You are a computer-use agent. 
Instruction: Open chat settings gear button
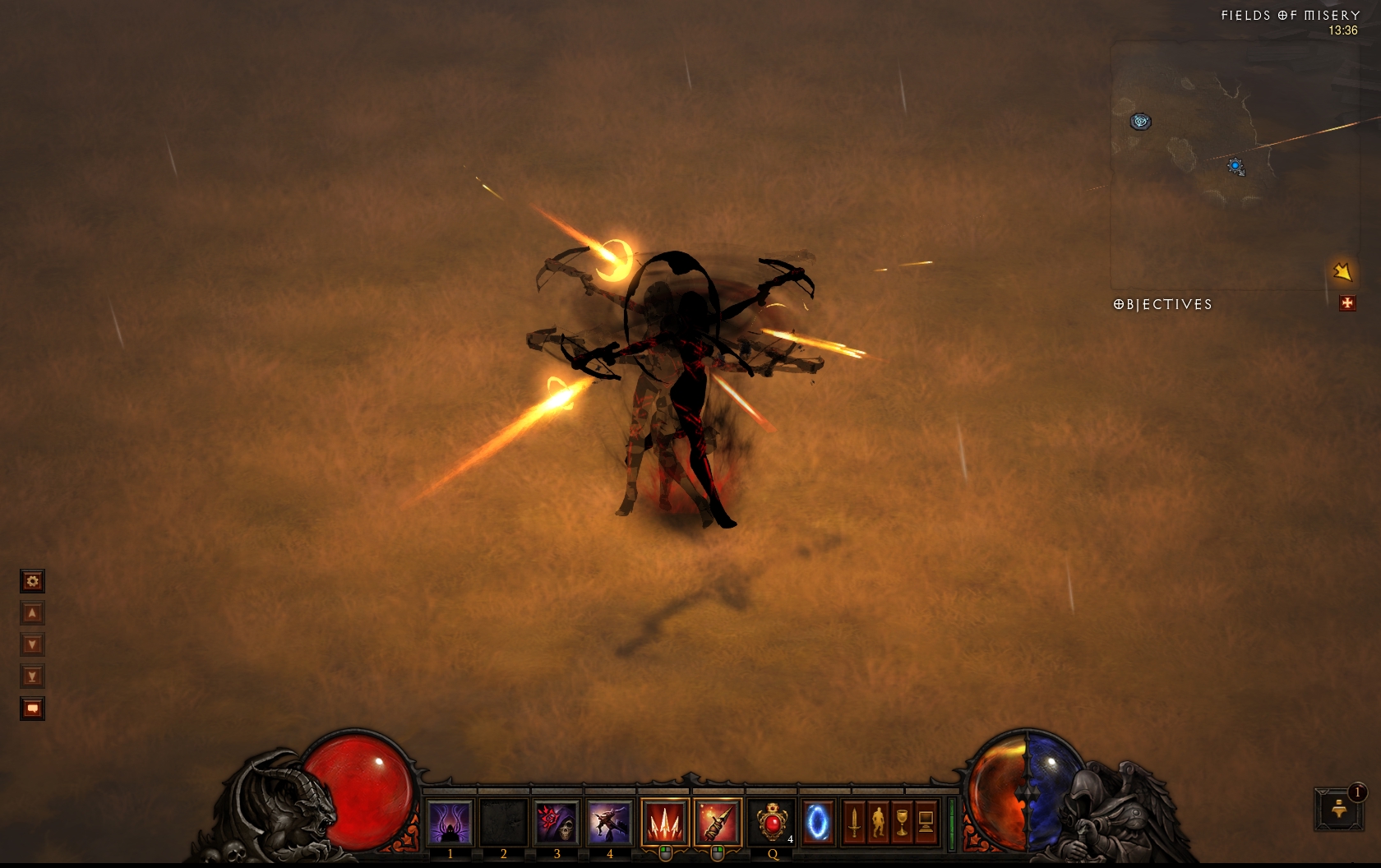32,582
